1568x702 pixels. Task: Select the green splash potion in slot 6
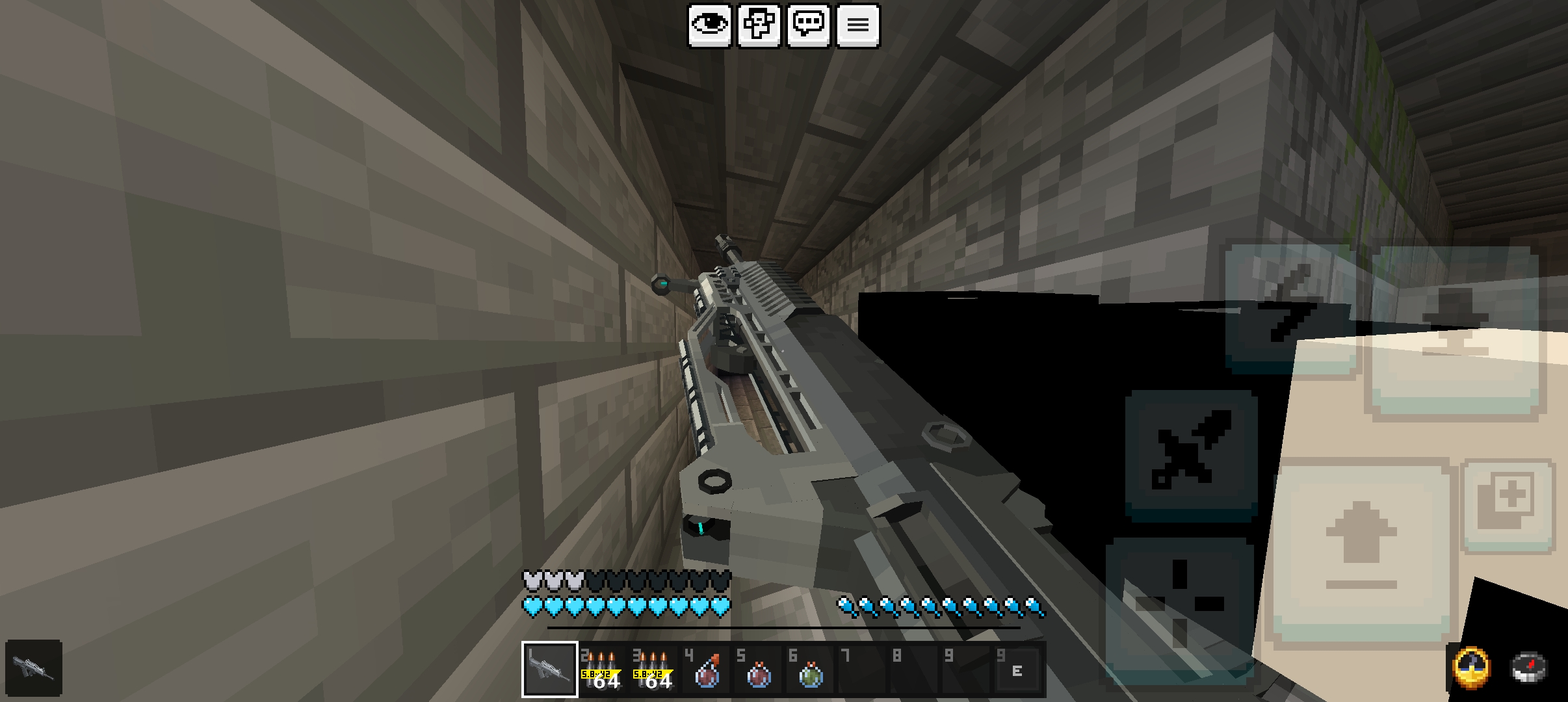[x=810, y=669]
